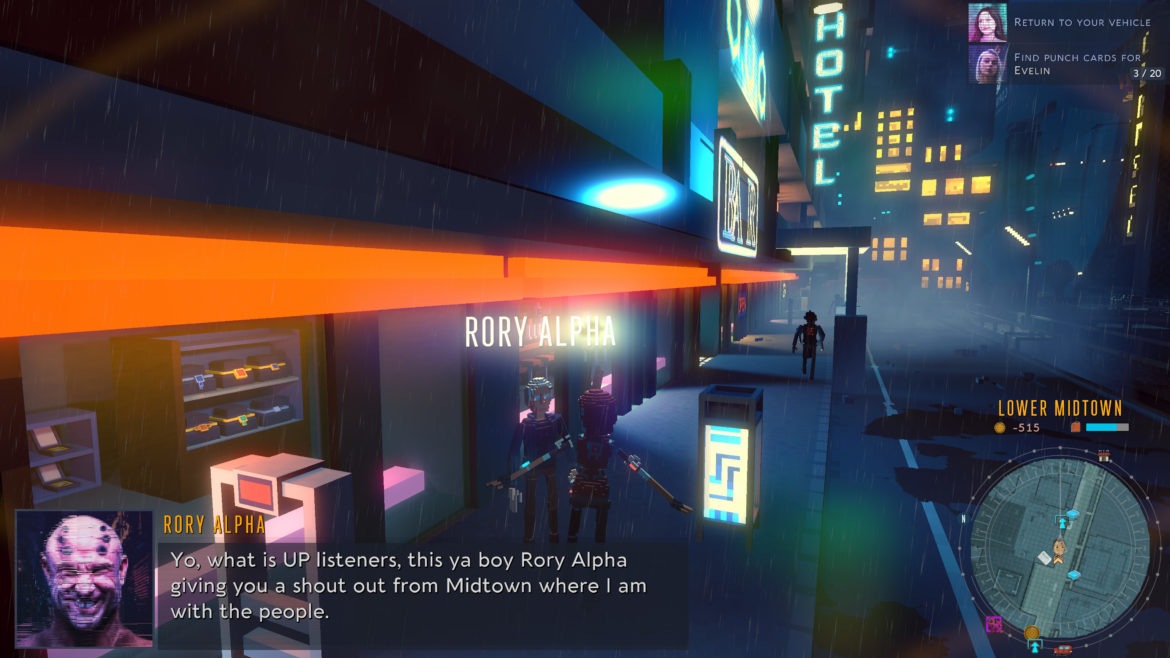Screen dimensions: 1170x658
Task: Click Rory Alpha's portrait in the dialogue box
Action: coord(85,579)
